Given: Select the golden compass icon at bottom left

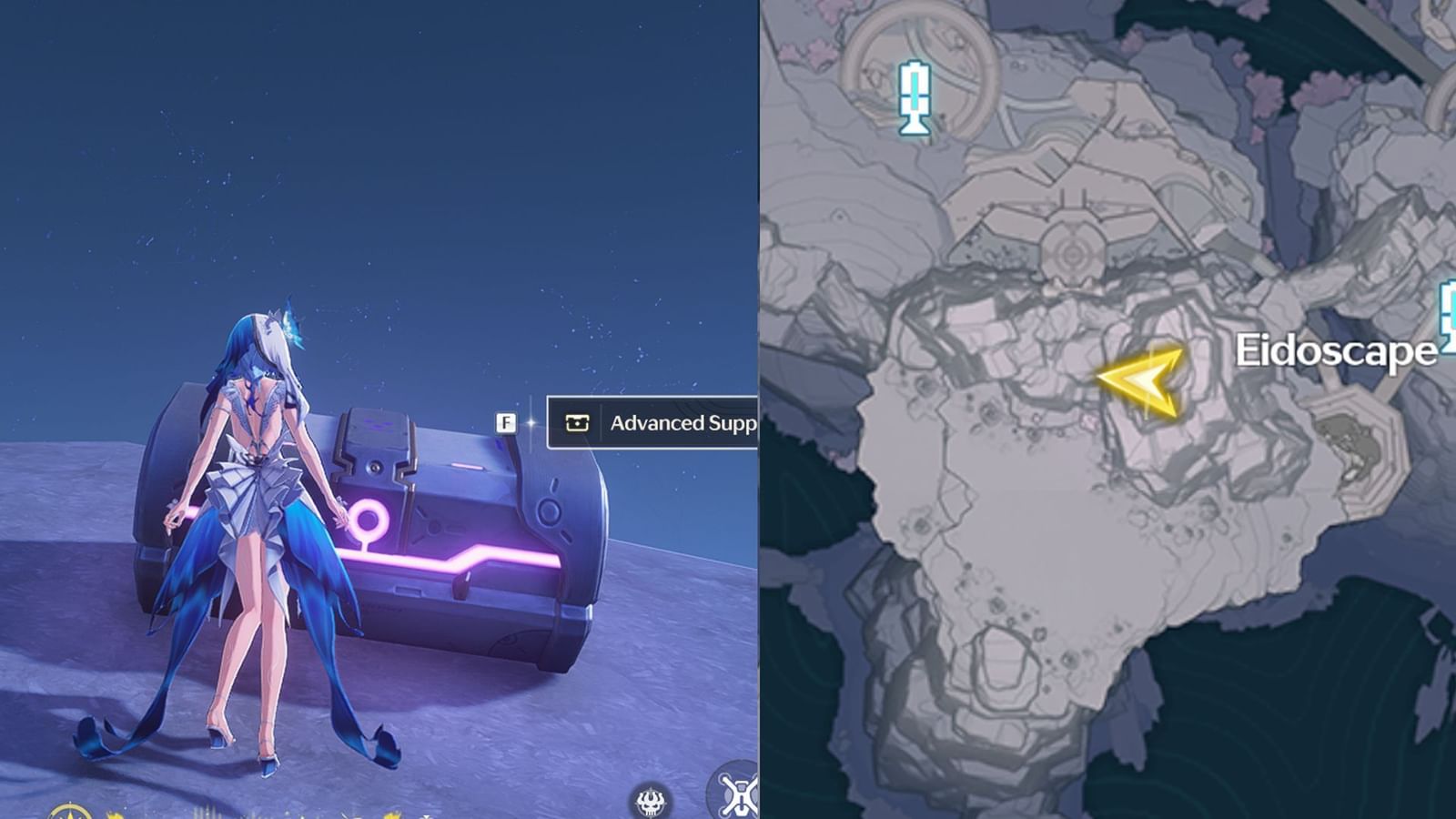Looking at the screenshot, I should coord(68,813).
